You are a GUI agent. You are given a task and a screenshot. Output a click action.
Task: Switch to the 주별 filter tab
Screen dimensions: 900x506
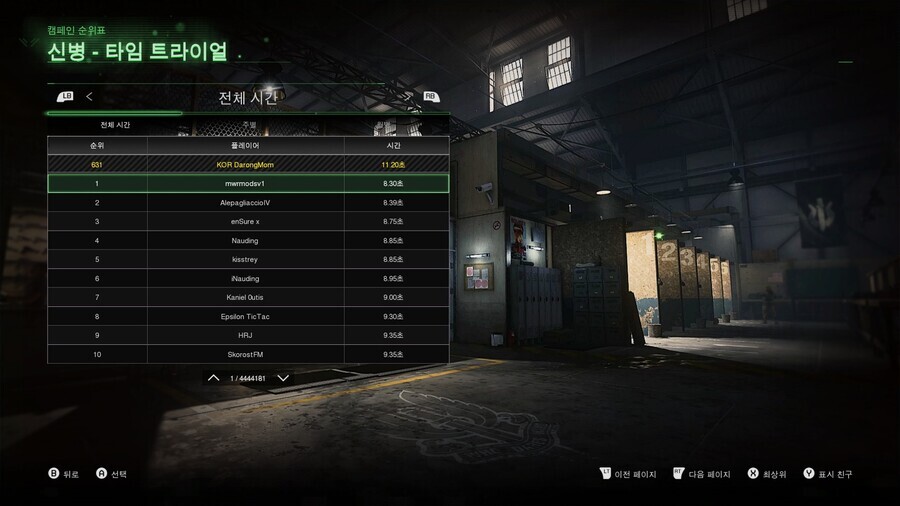(249, 125)
